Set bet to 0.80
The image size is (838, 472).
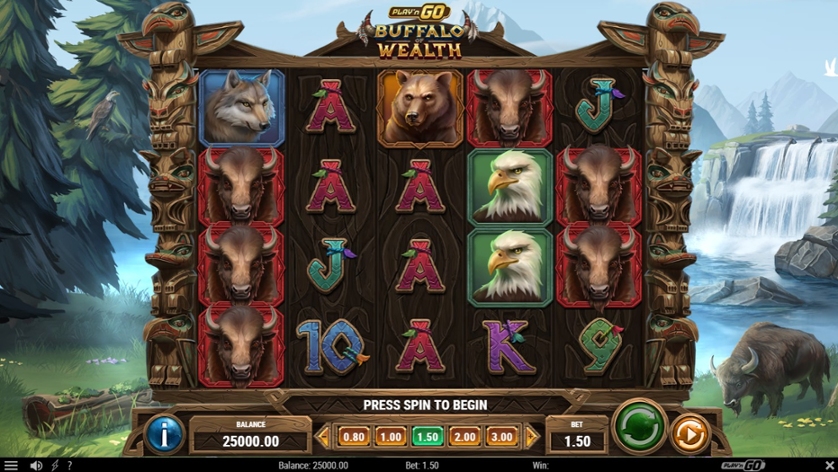pos(354,437)
